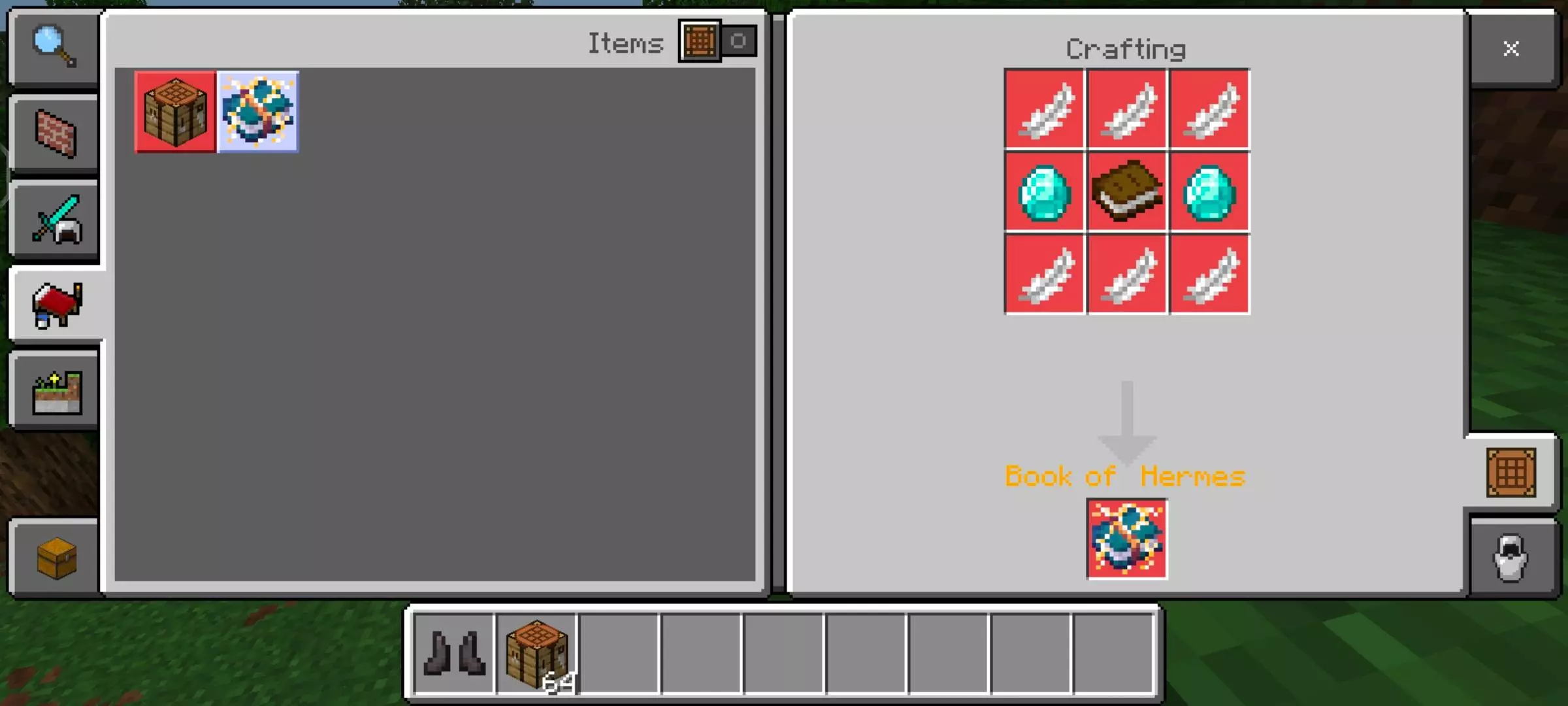
Task: Open the search tab with magnifying glass
Action: [x=54, y=47]
